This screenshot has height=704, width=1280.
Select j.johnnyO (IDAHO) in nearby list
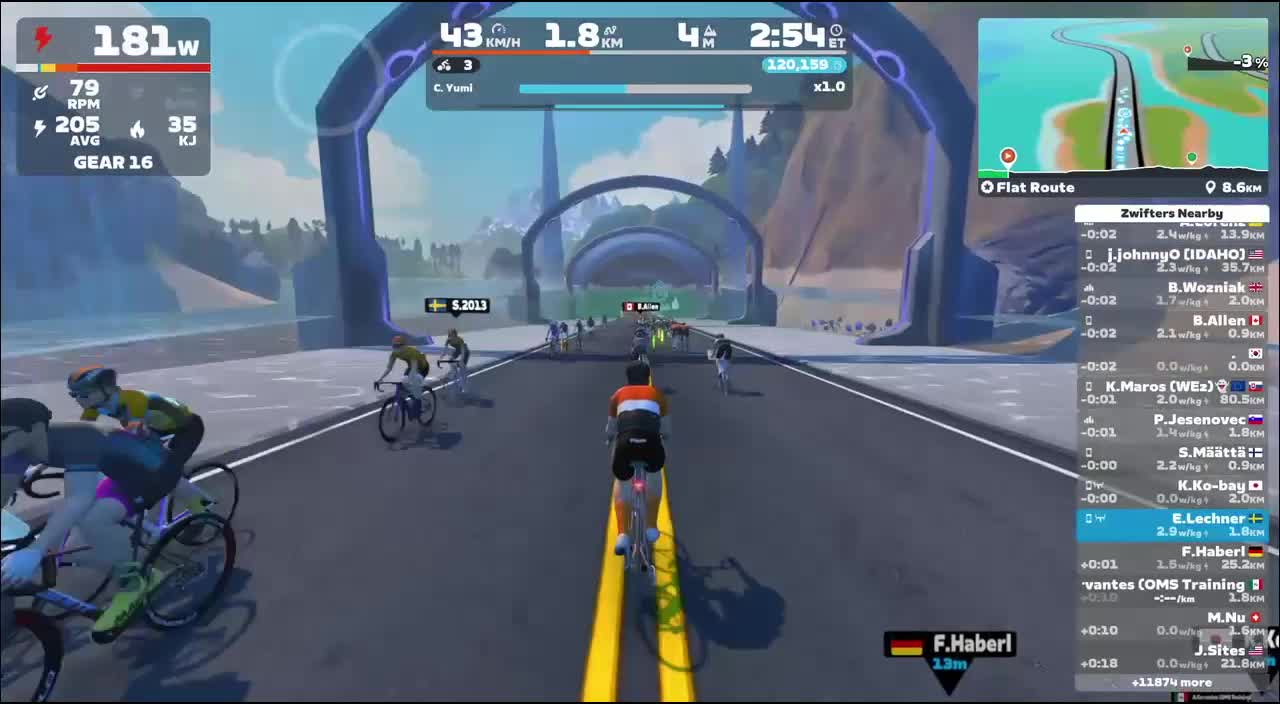tap(1172, 260)
